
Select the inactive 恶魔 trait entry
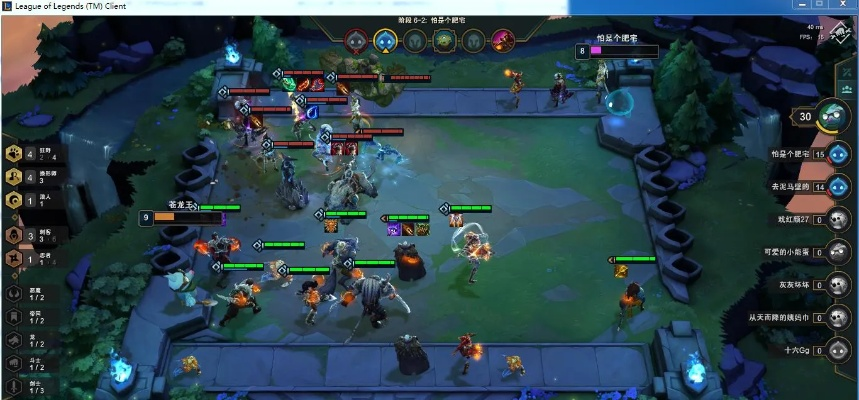[x=16, y=293]
